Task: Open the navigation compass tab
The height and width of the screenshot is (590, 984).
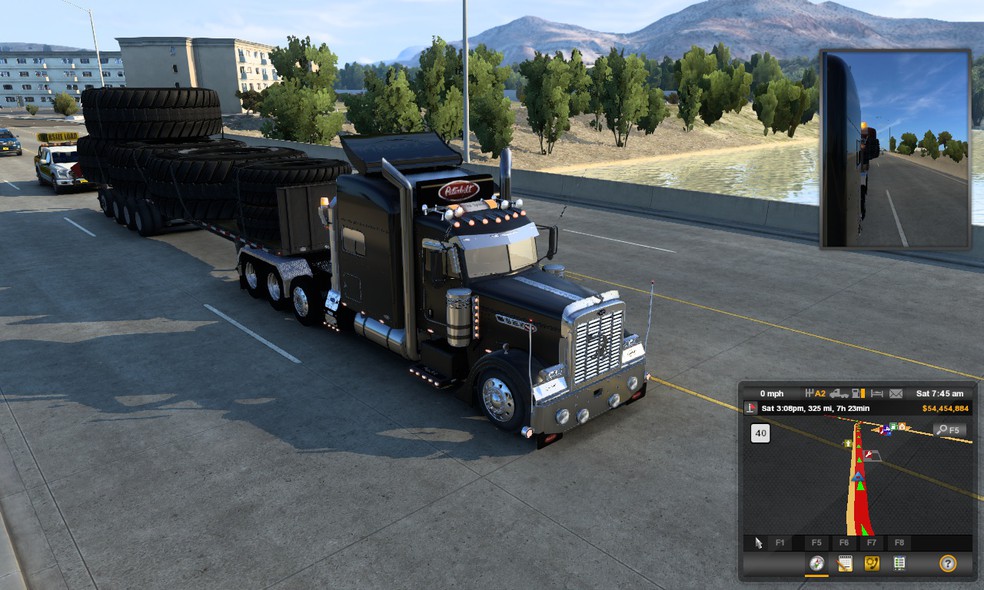Action: [x=817, y=564]
